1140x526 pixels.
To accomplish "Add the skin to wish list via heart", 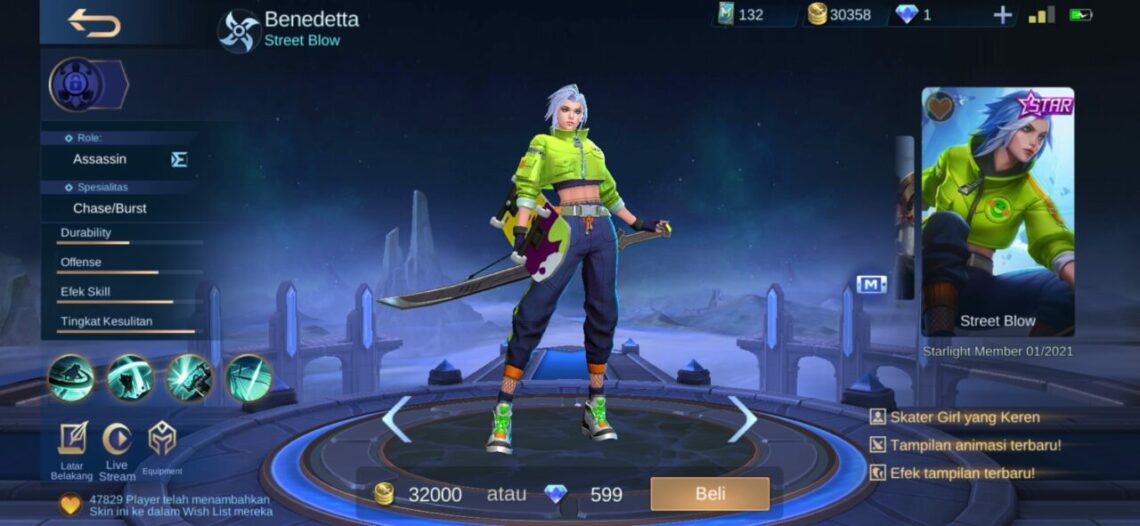I will (940, 106).
